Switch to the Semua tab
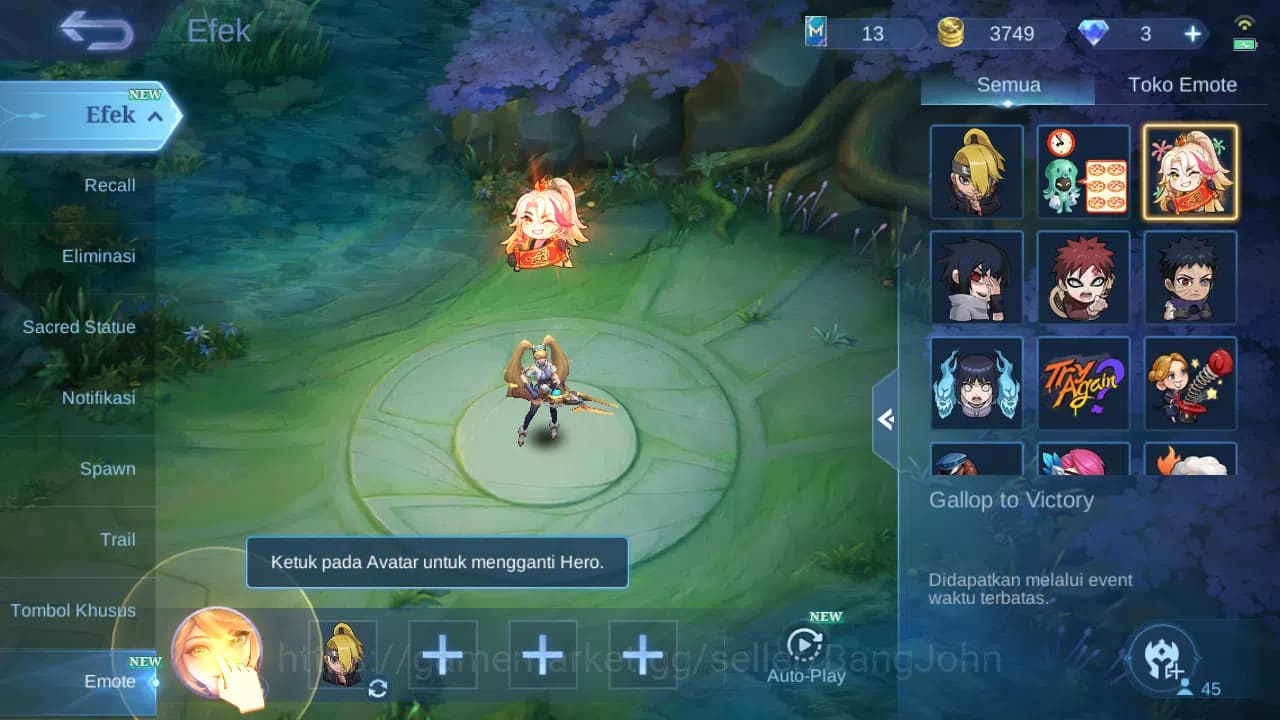The image size is (1280, 720). pos(1007,84)
